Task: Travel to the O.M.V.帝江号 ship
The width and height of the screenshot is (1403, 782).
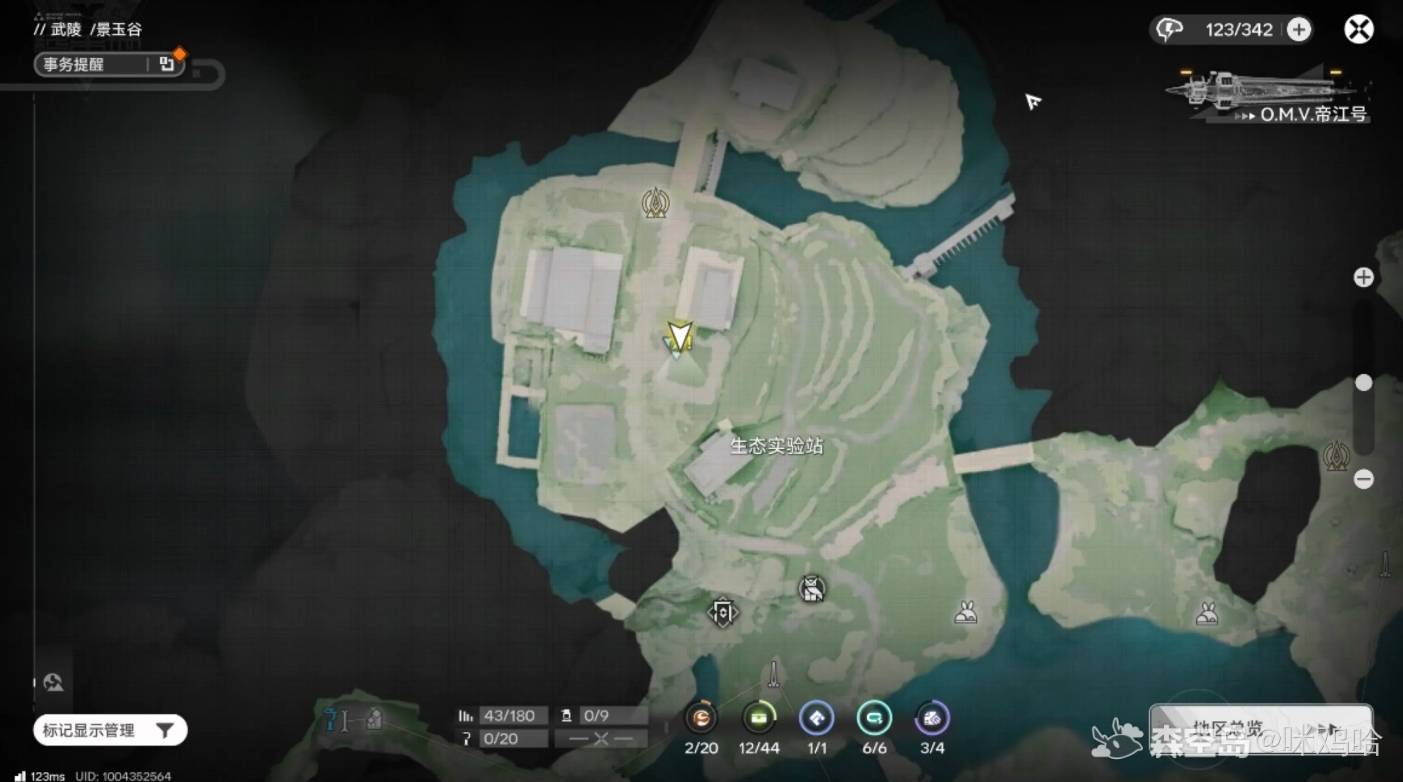Action: coord(1270,97)
